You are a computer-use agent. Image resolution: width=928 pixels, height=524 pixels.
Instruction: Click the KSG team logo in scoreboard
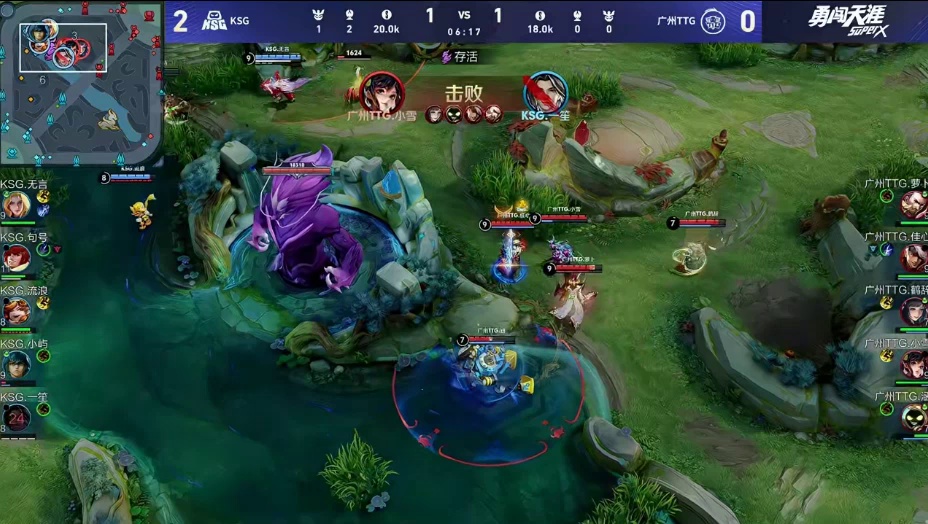[x=214, y=20]
